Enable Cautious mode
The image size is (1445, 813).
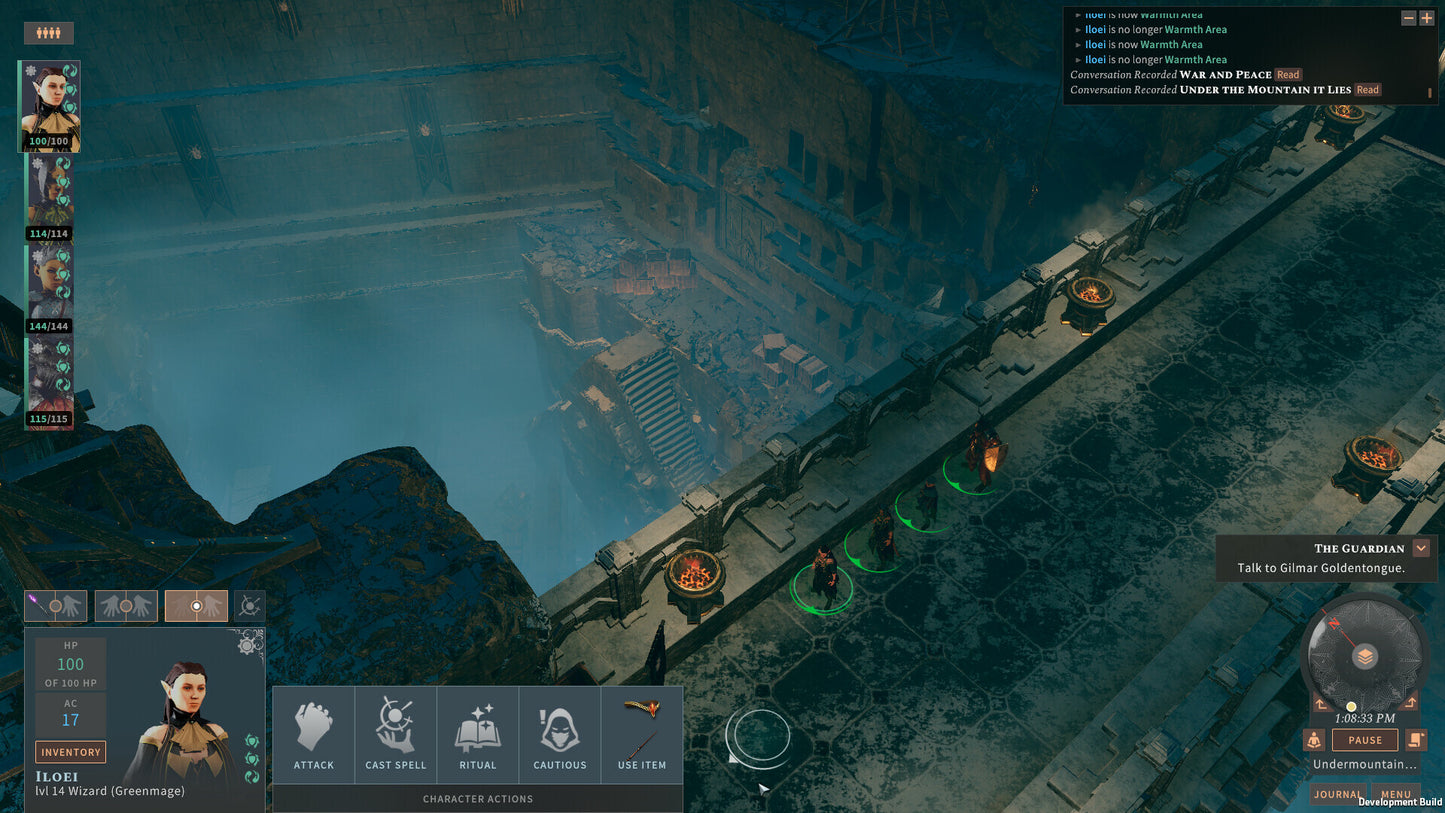click(560, 735)
